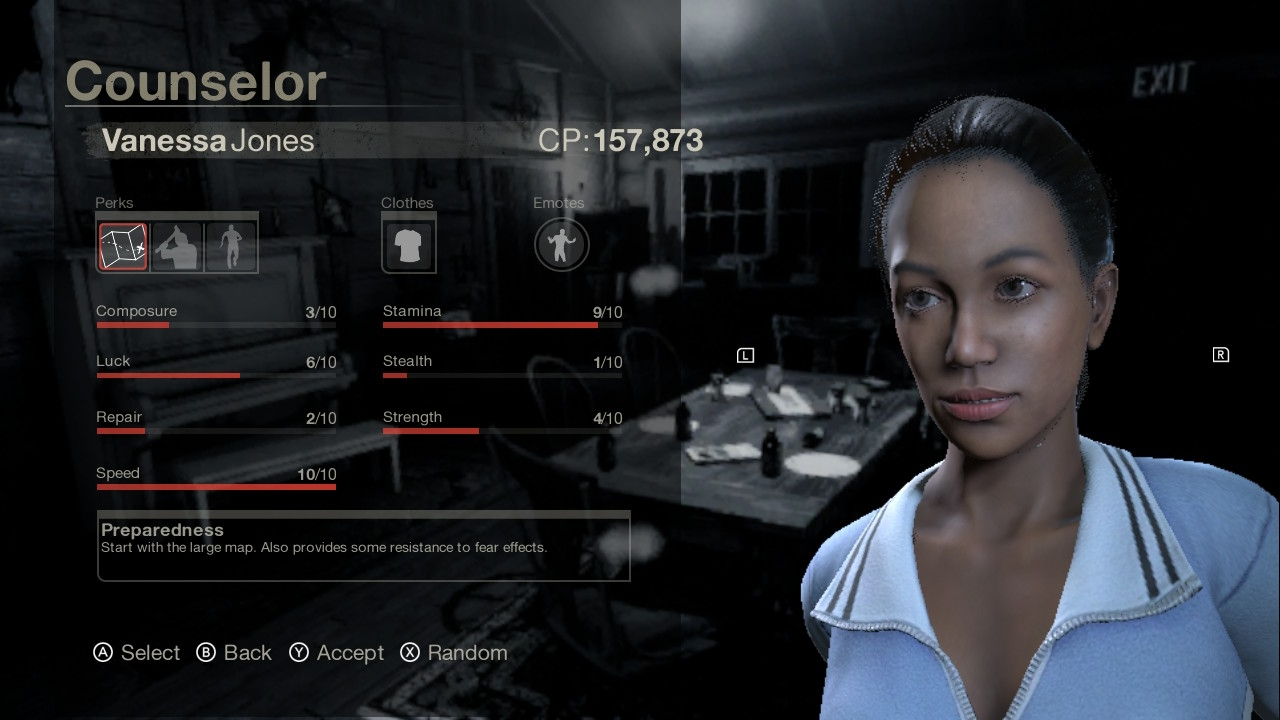Click the X button icon near Random
The image size is (1280, 720).
click(x=409, y=653)
